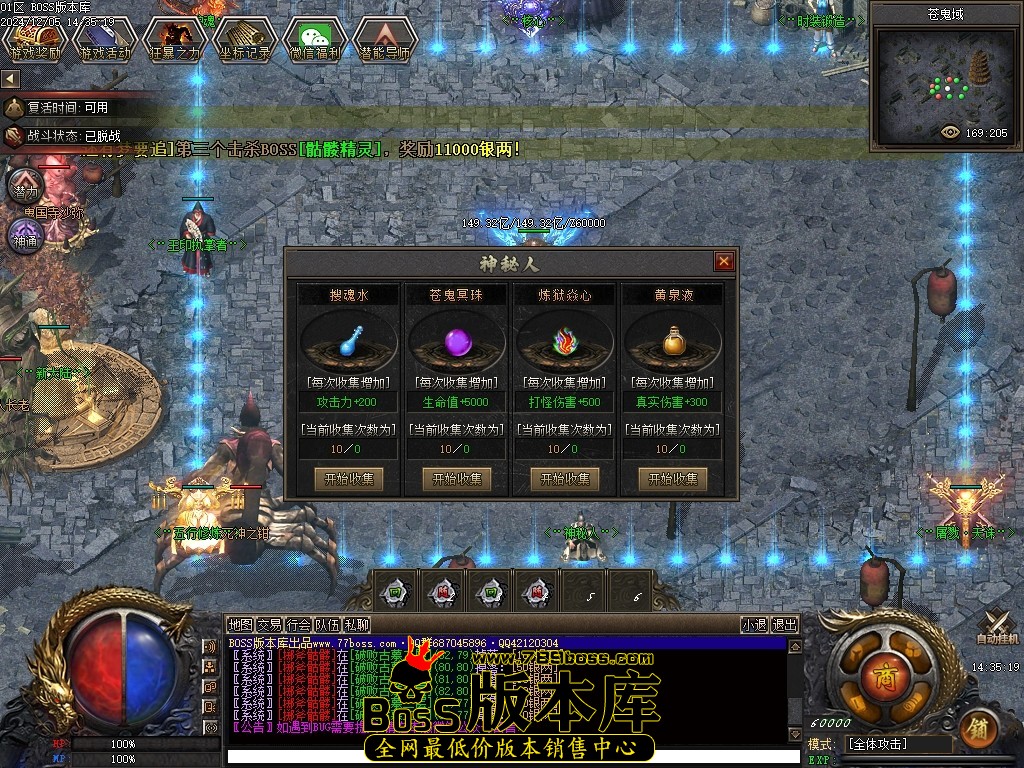
Task: Start collecting 搜魂水
Action: point(349,479)
